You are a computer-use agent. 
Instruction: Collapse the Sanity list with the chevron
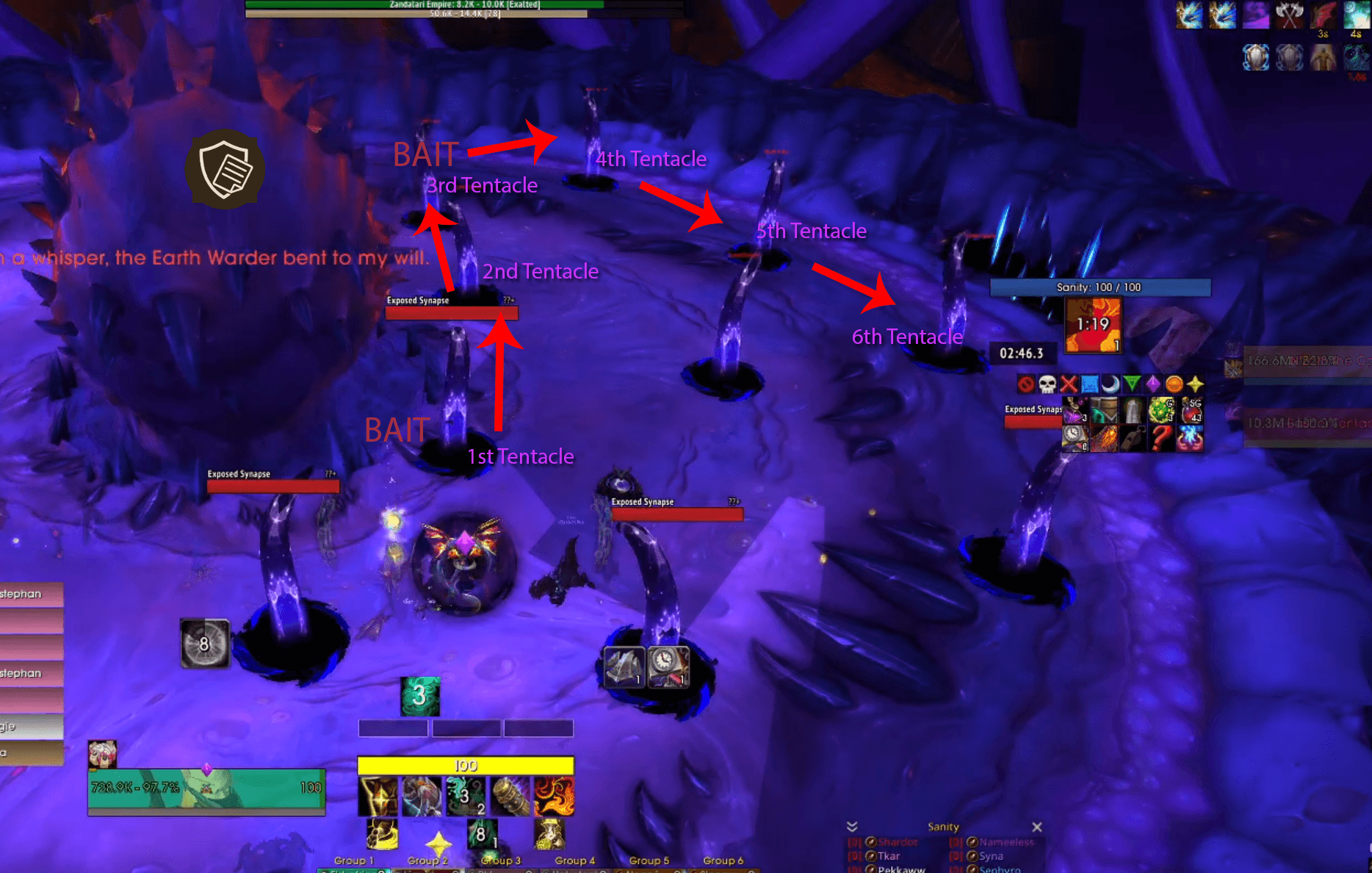852,827
